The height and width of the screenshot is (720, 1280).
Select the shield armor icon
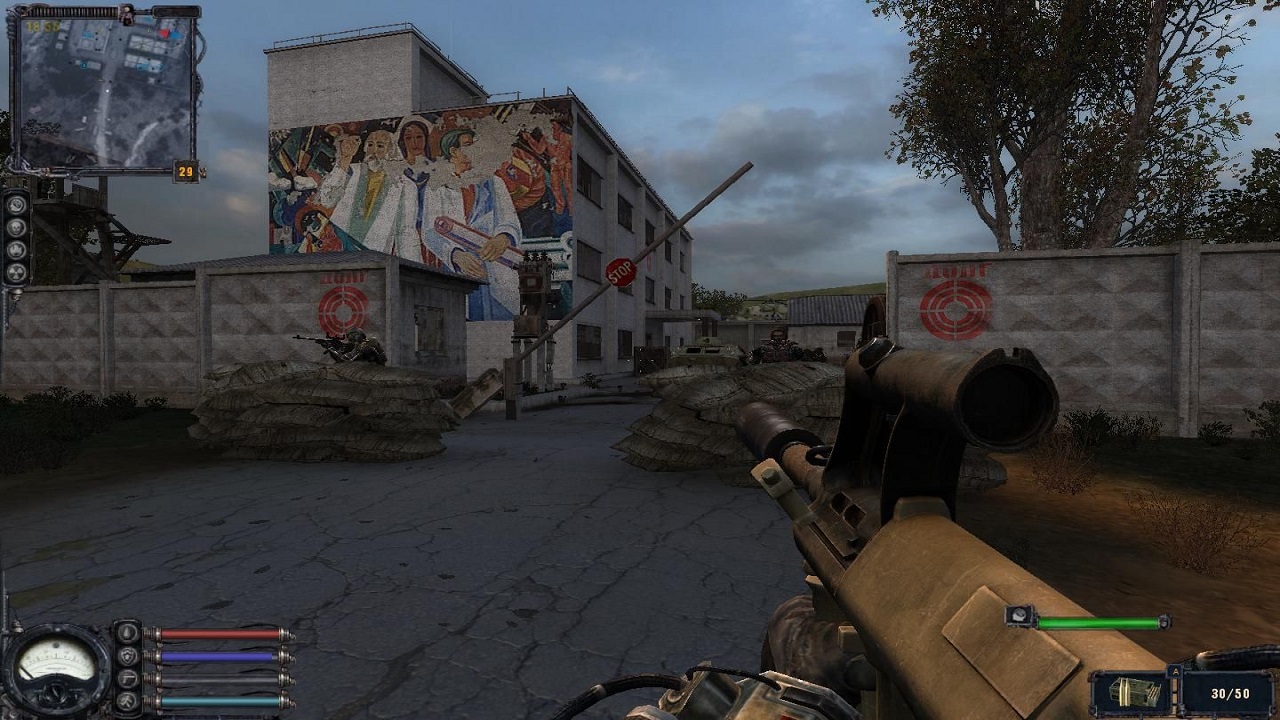[127, 656]
